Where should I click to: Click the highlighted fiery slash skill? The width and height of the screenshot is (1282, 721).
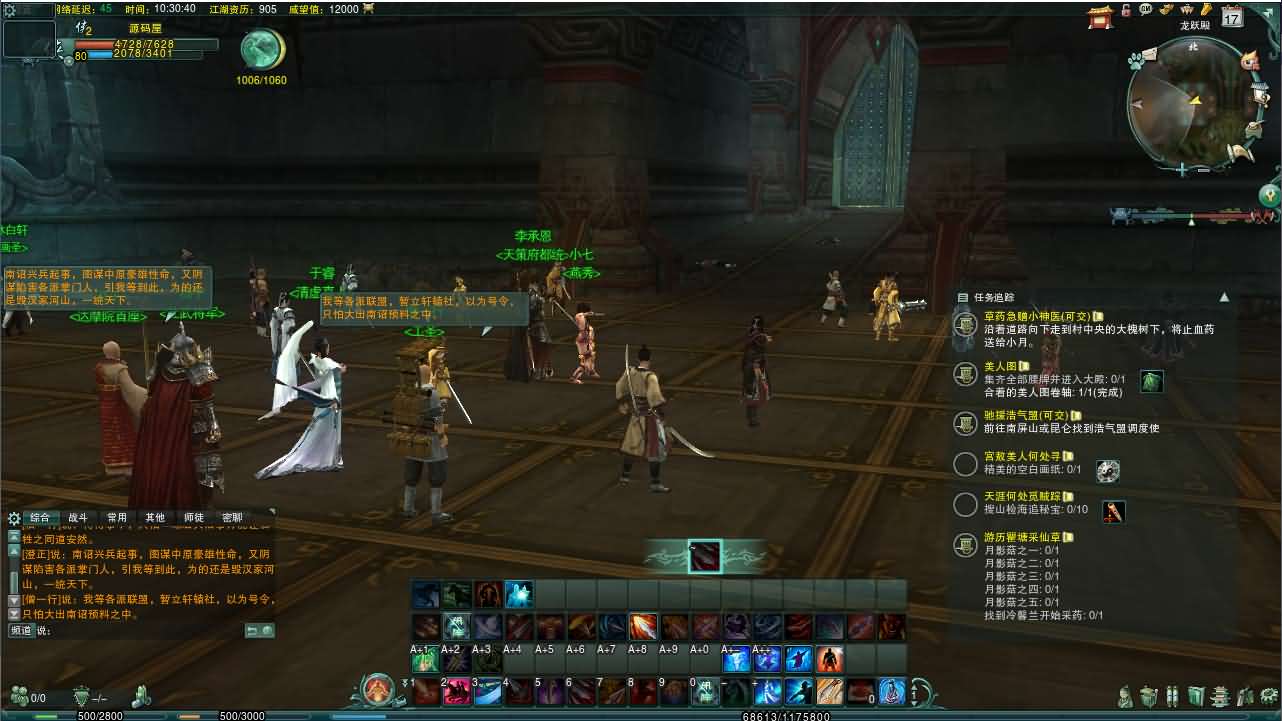(x=643, y=628)
